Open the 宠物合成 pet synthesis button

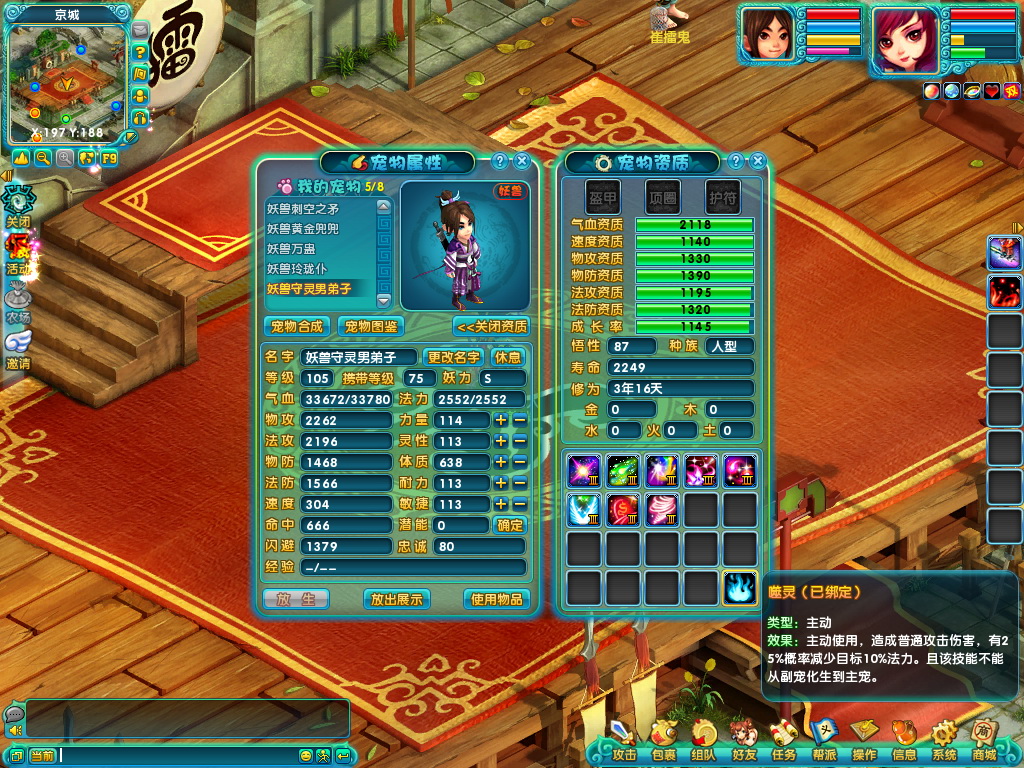(297, 326)
